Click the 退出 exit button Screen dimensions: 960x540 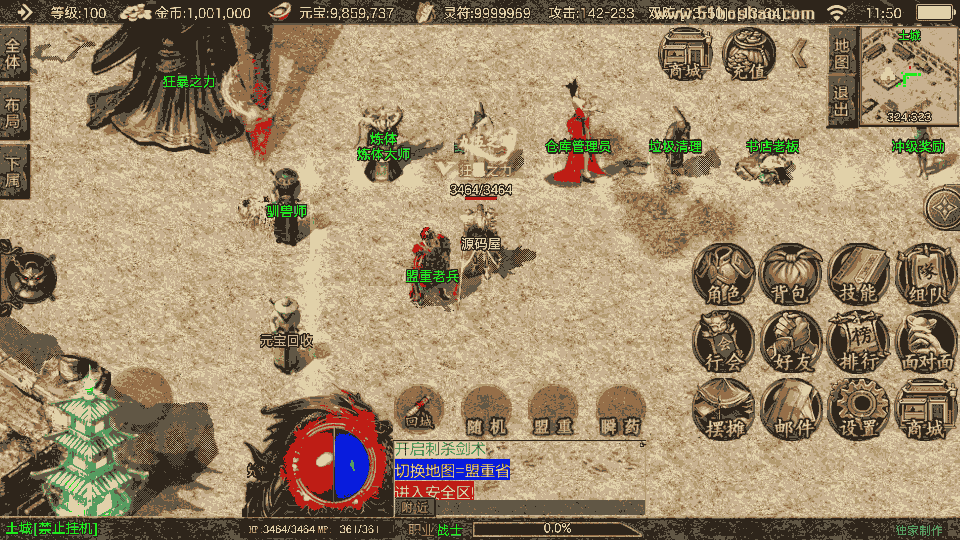click(x=842, y=101)
